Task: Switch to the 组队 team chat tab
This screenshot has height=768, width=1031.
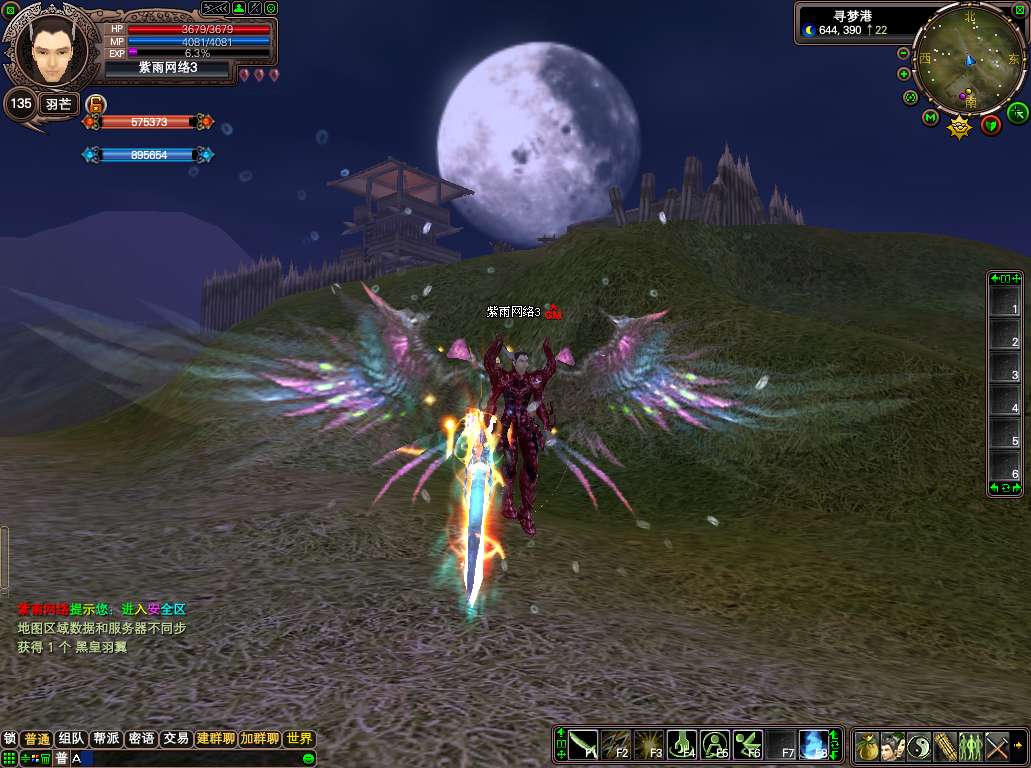Action: point(71,739)
